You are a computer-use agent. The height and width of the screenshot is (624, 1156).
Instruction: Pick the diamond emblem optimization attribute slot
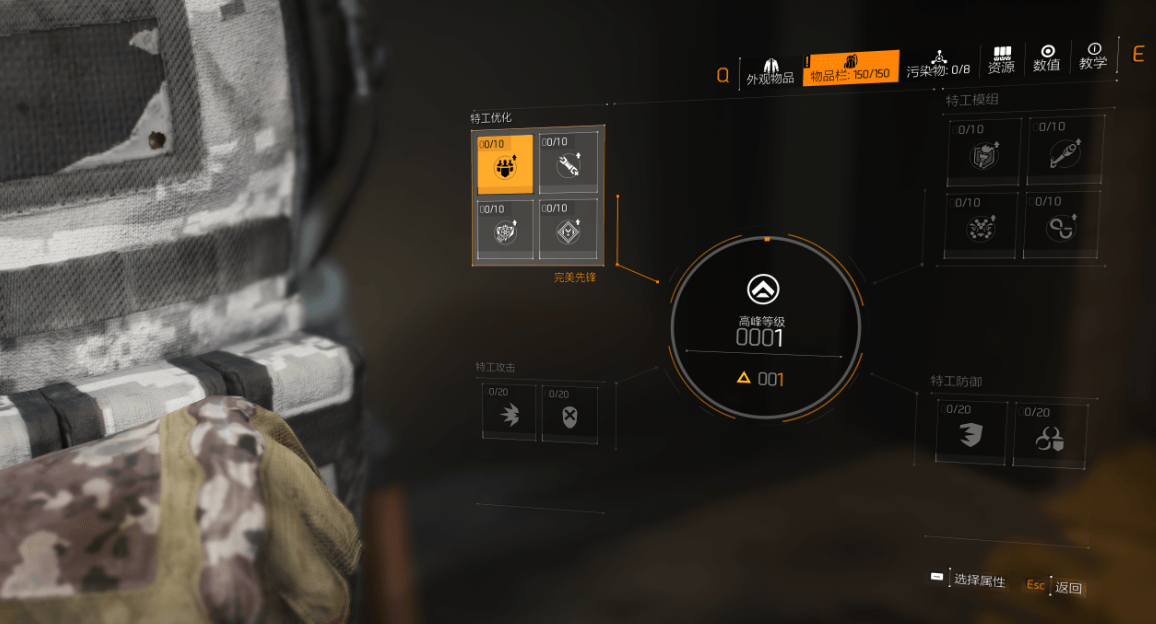tap(569, 230)
